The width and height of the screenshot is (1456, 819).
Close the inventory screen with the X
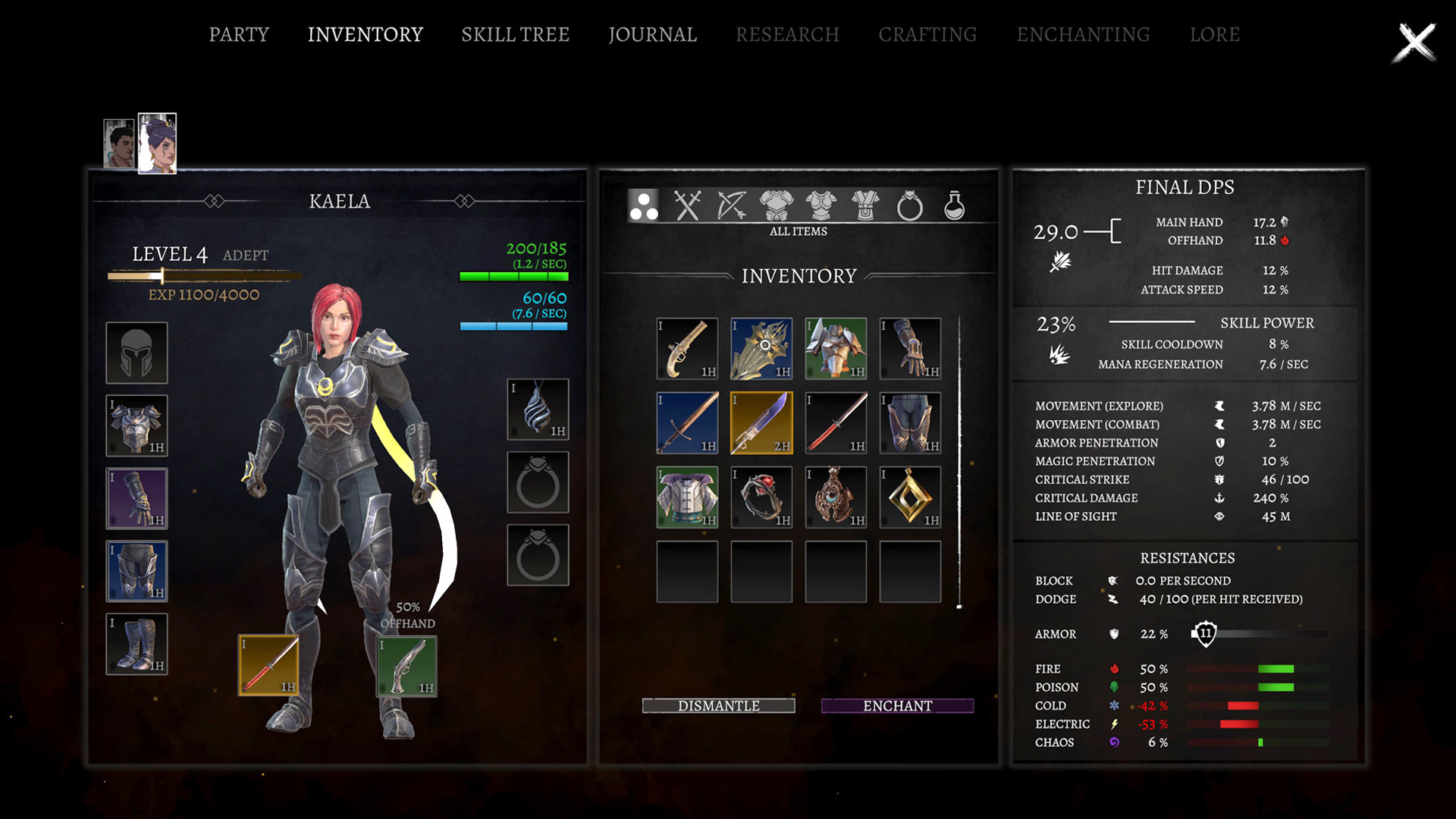(1414, 42)
